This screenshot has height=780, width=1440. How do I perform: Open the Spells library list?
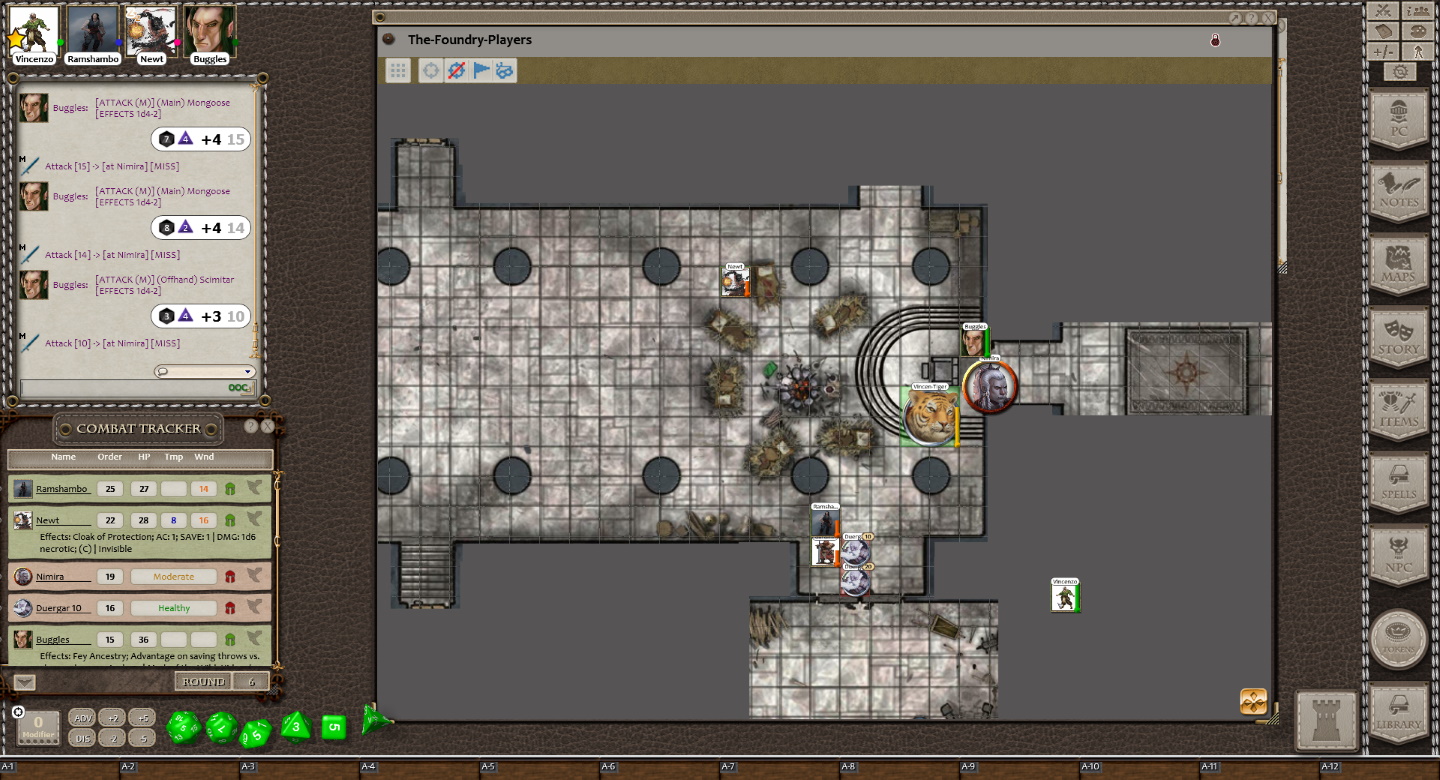[x=1399, y=482]
